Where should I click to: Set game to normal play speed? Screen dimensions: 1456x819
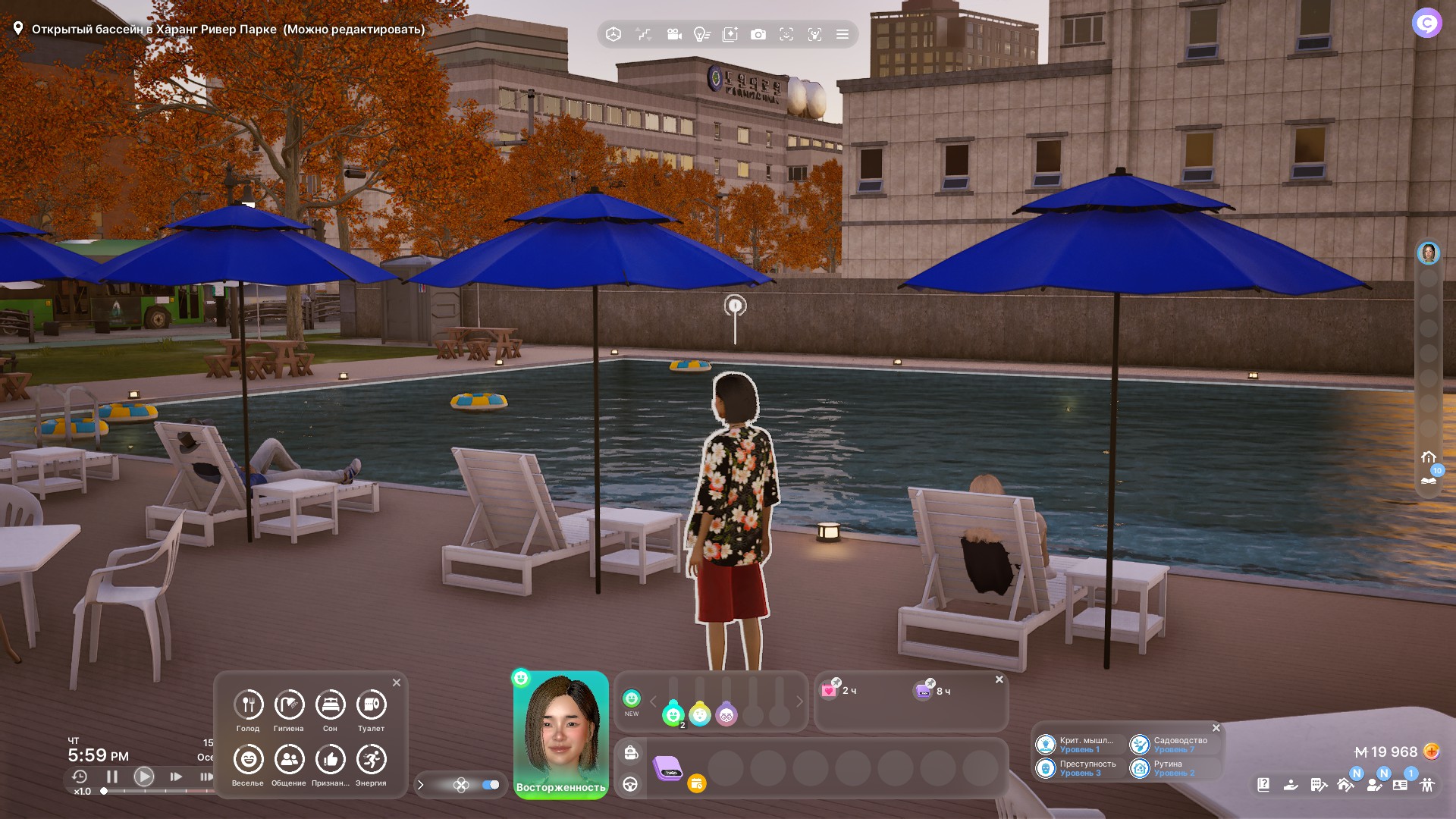tap(143, 777)
